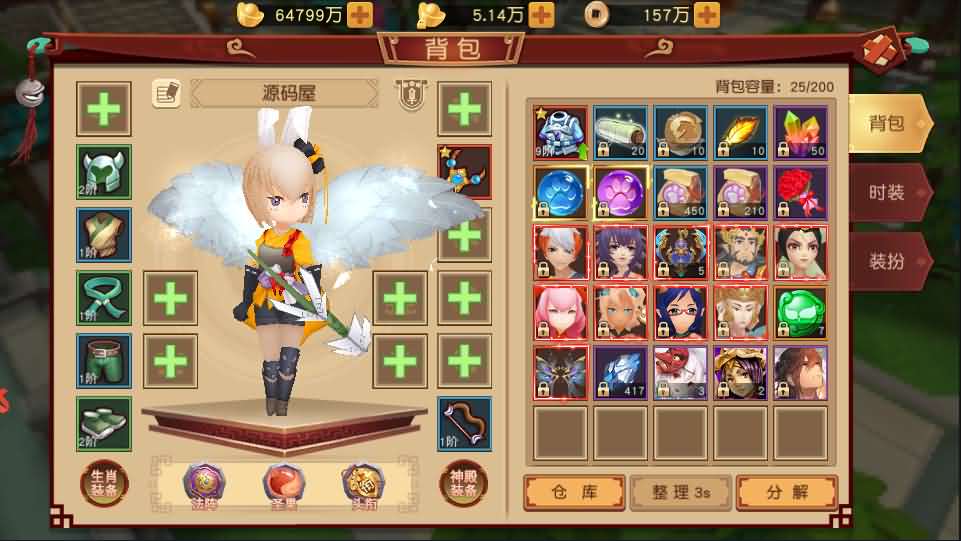Select the green skull orb item
This screenshot has width=961, height=541.
(800, 312)
